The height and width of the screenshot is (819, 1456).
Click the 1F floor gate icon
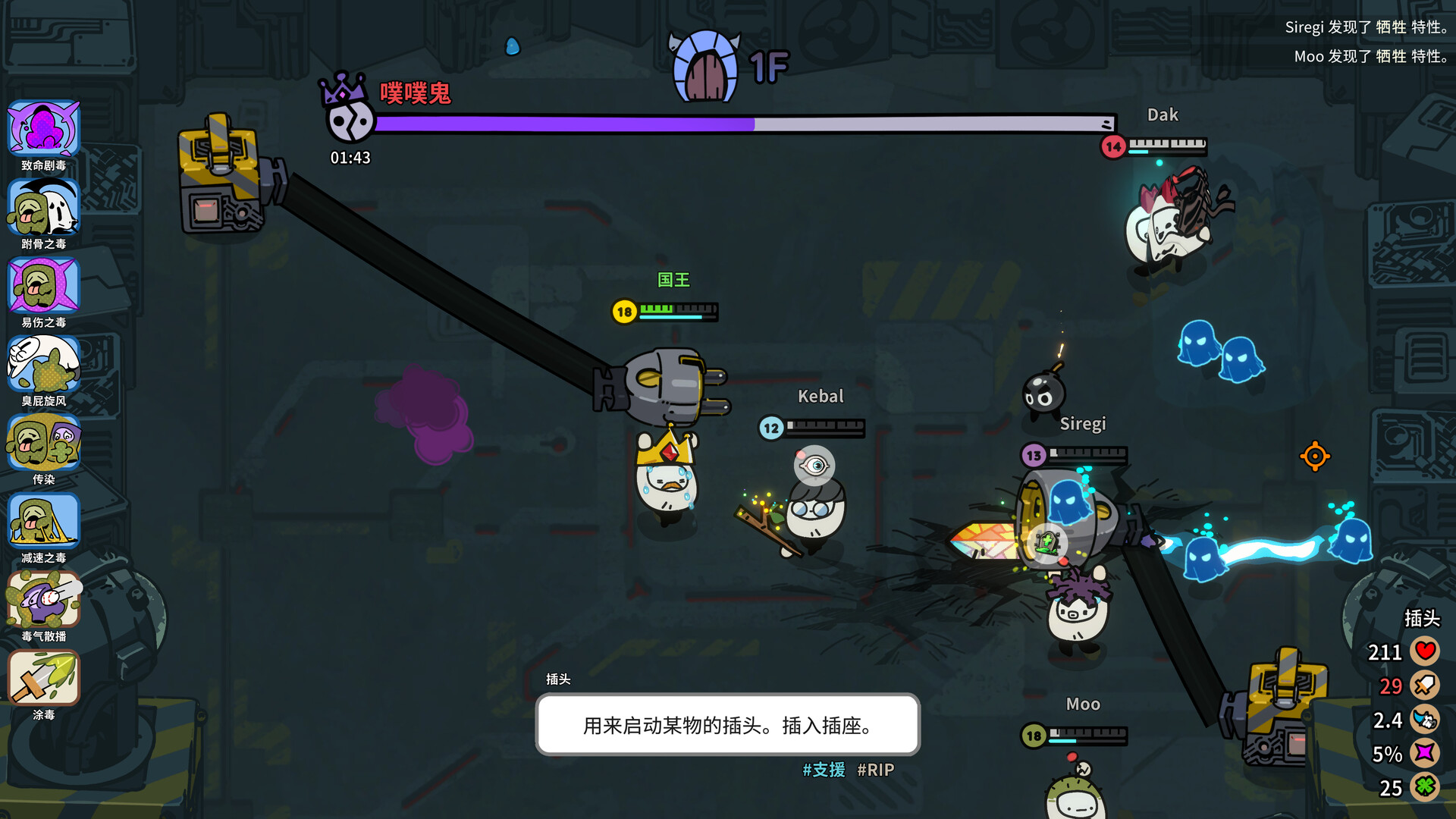[705, 64]
